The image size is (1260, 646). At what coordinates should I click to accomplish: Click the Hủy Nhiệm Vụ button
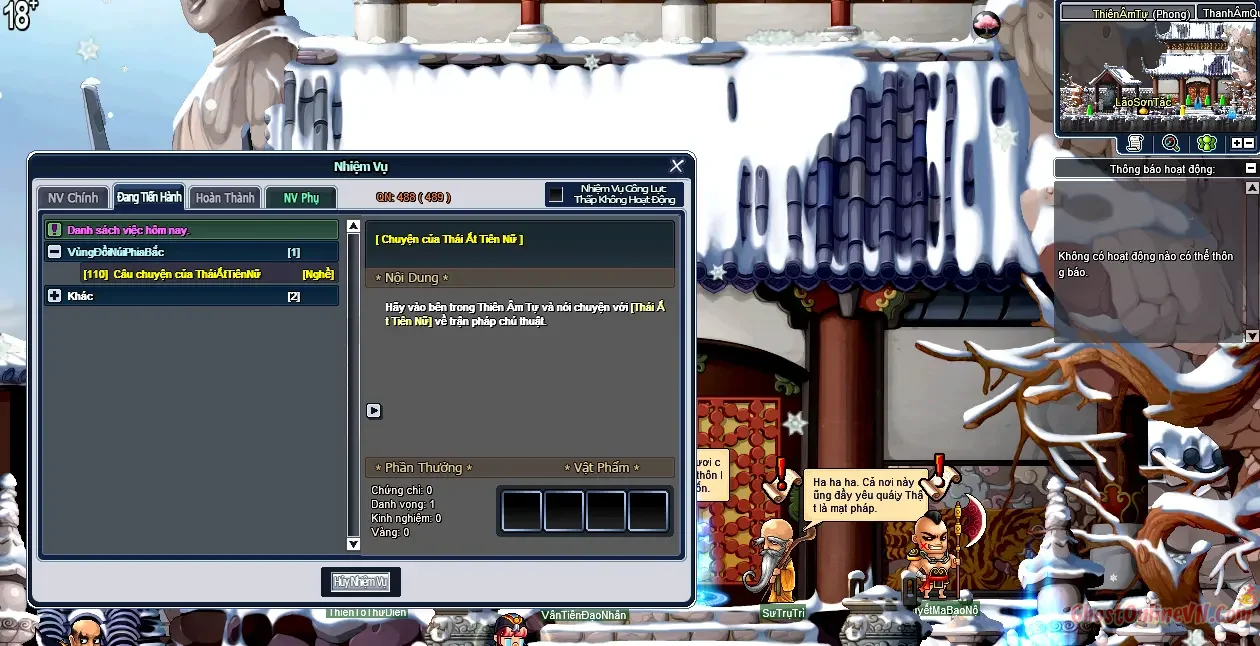click(x=361, y=582)
